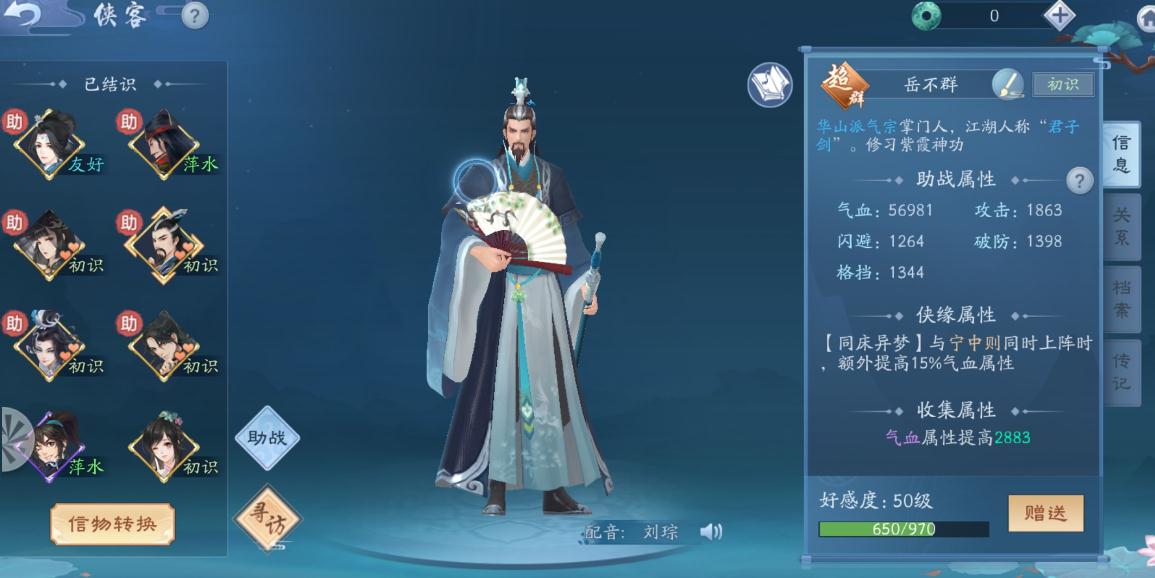The height and width of the screenshot is (578, 1155).
Task: Add currency with the plus button
Action: pos(1059,15)
